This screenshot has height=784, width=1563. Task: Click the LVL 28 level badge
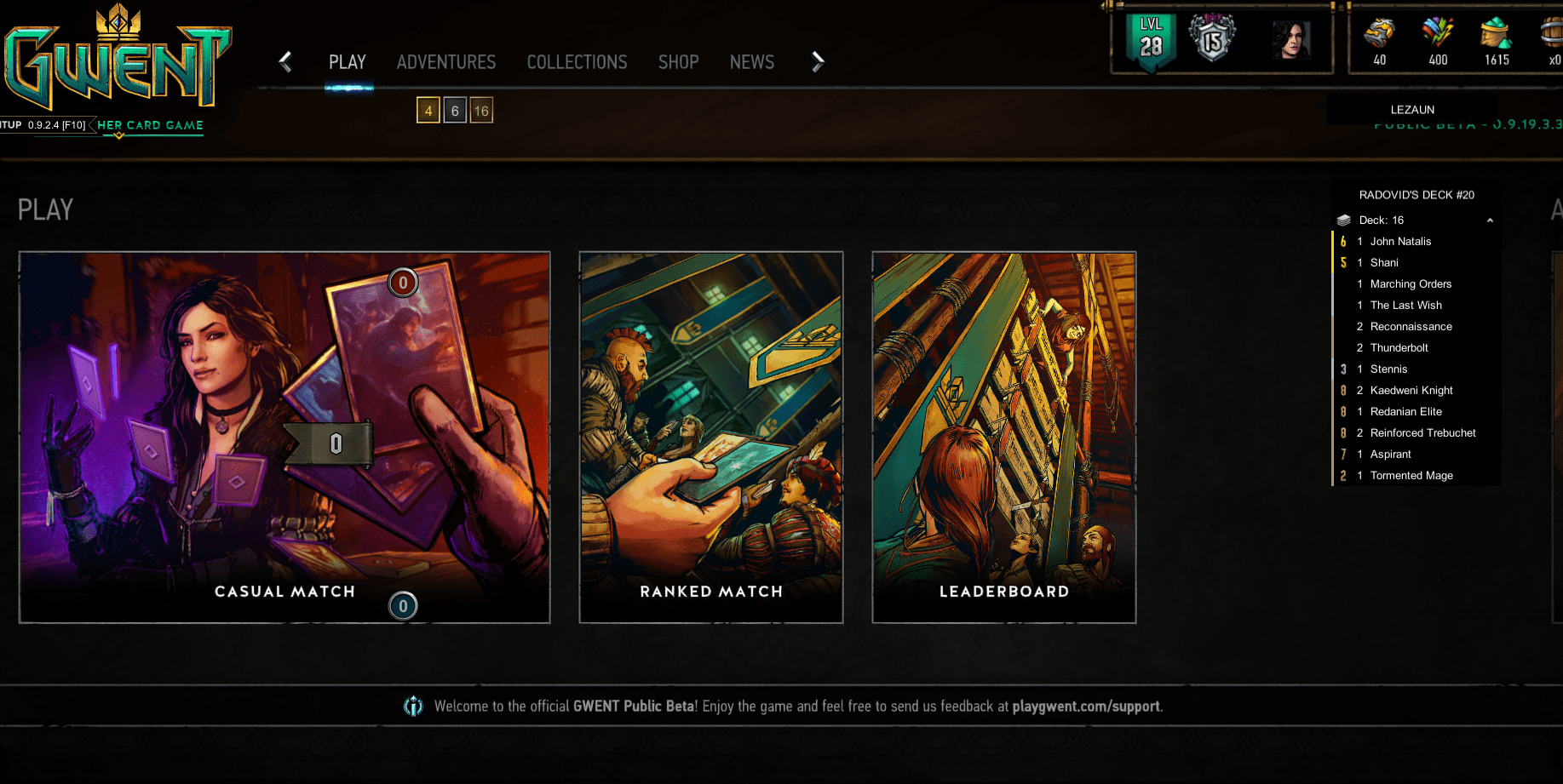pyautogui.click(x=1150, y=37)
